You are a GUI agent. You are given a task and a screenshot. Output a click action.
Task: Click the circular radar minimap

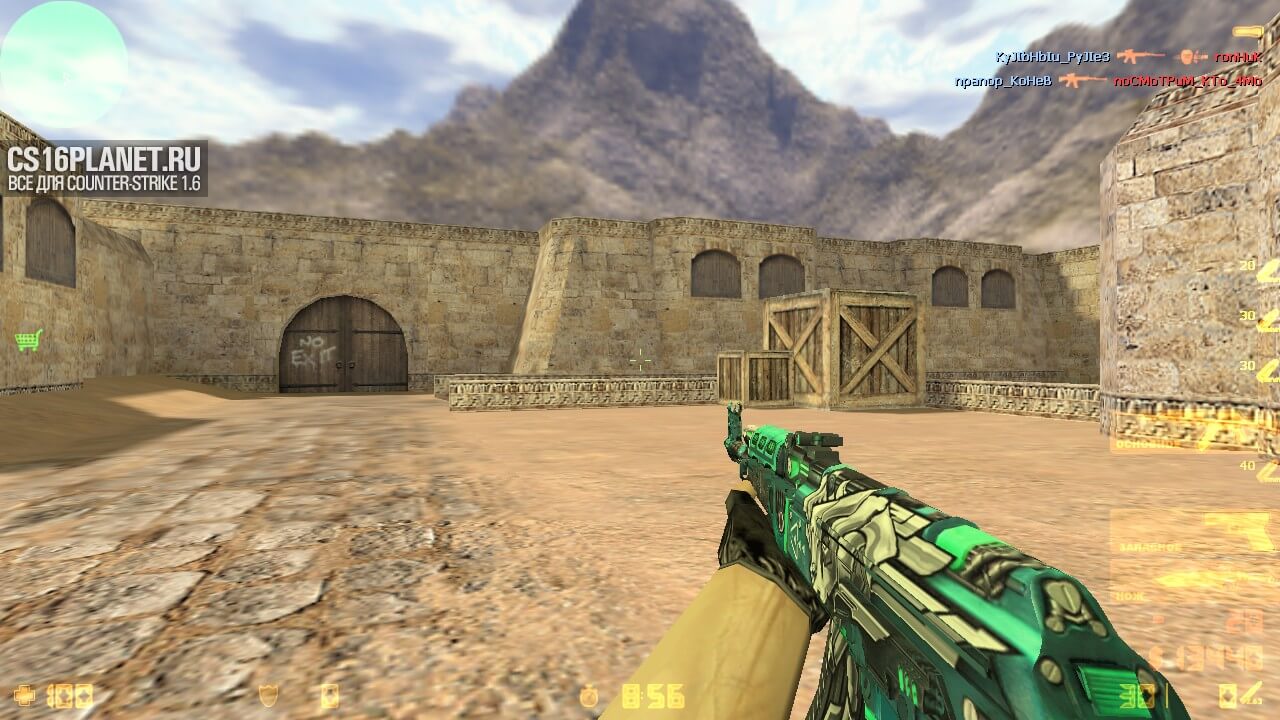pos(62,62)
